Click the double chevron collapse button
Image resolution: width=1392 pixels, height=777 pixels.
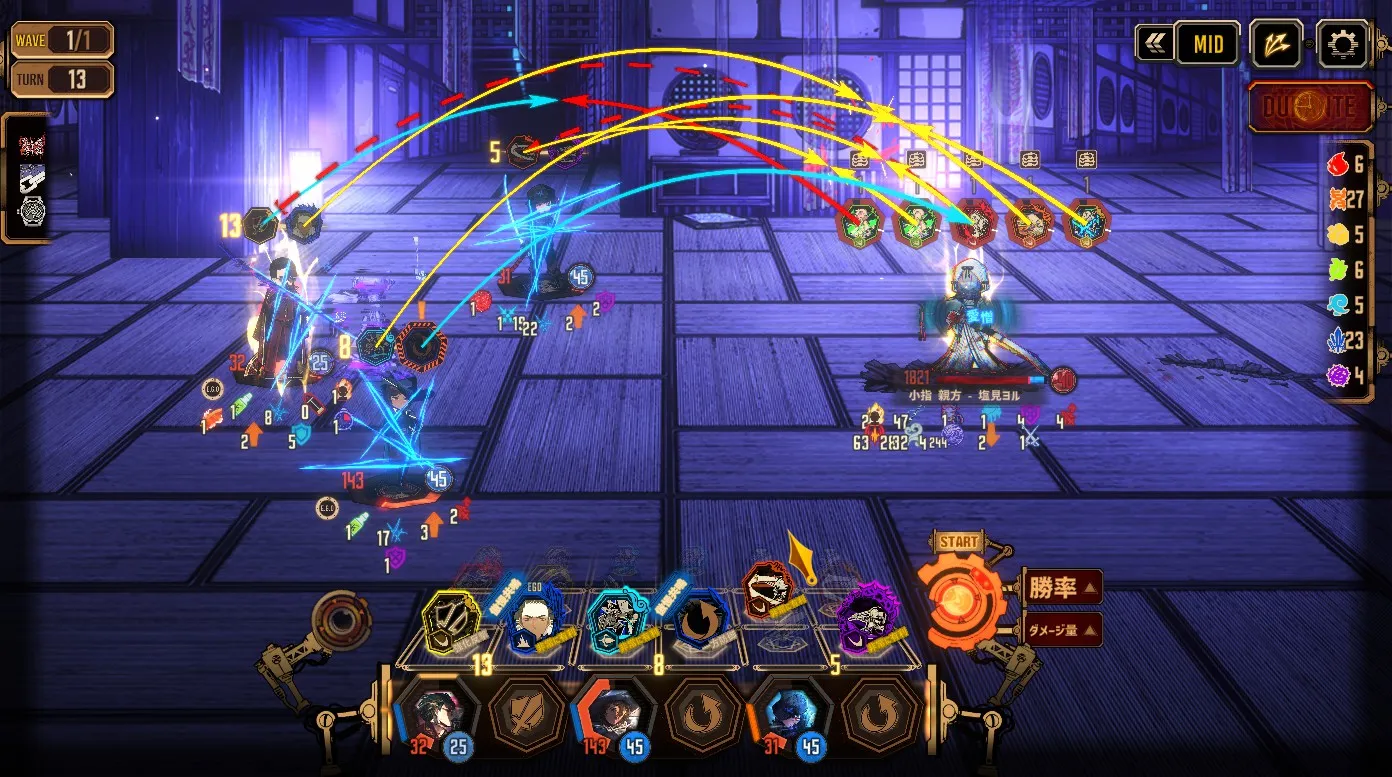[1154, 44]
